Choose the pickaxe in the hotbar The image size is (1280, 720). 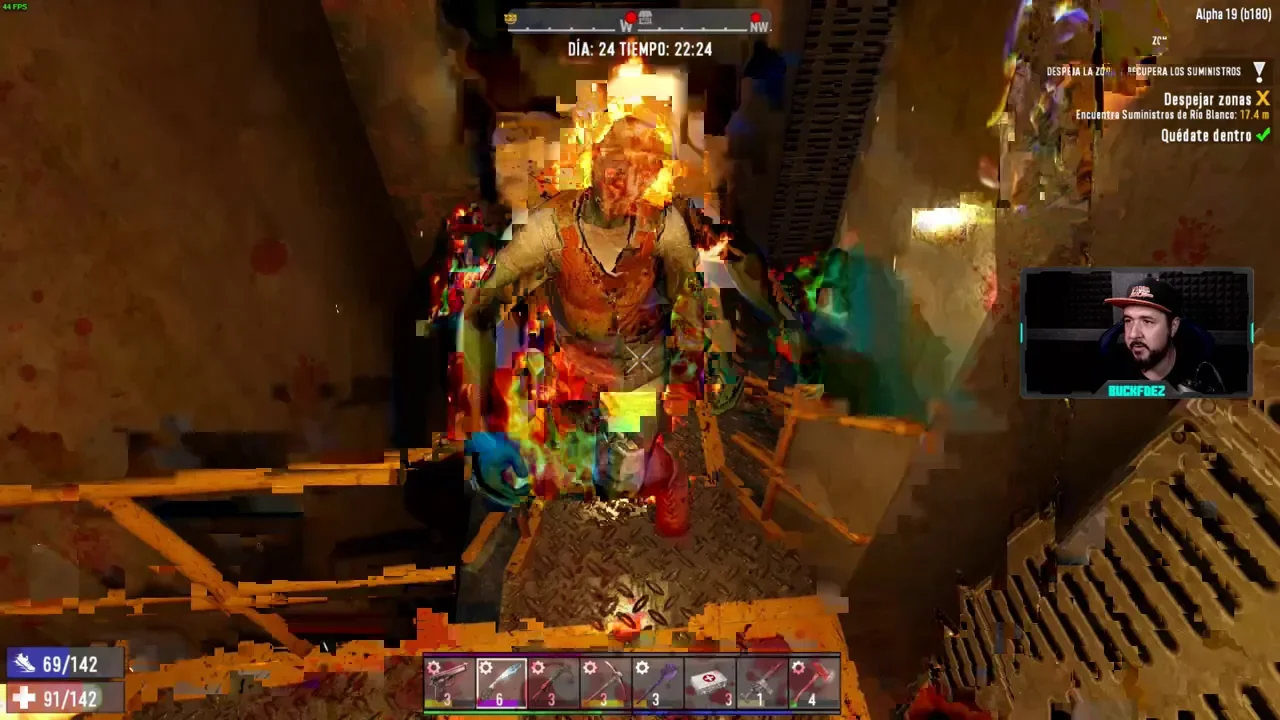point(605,683)
